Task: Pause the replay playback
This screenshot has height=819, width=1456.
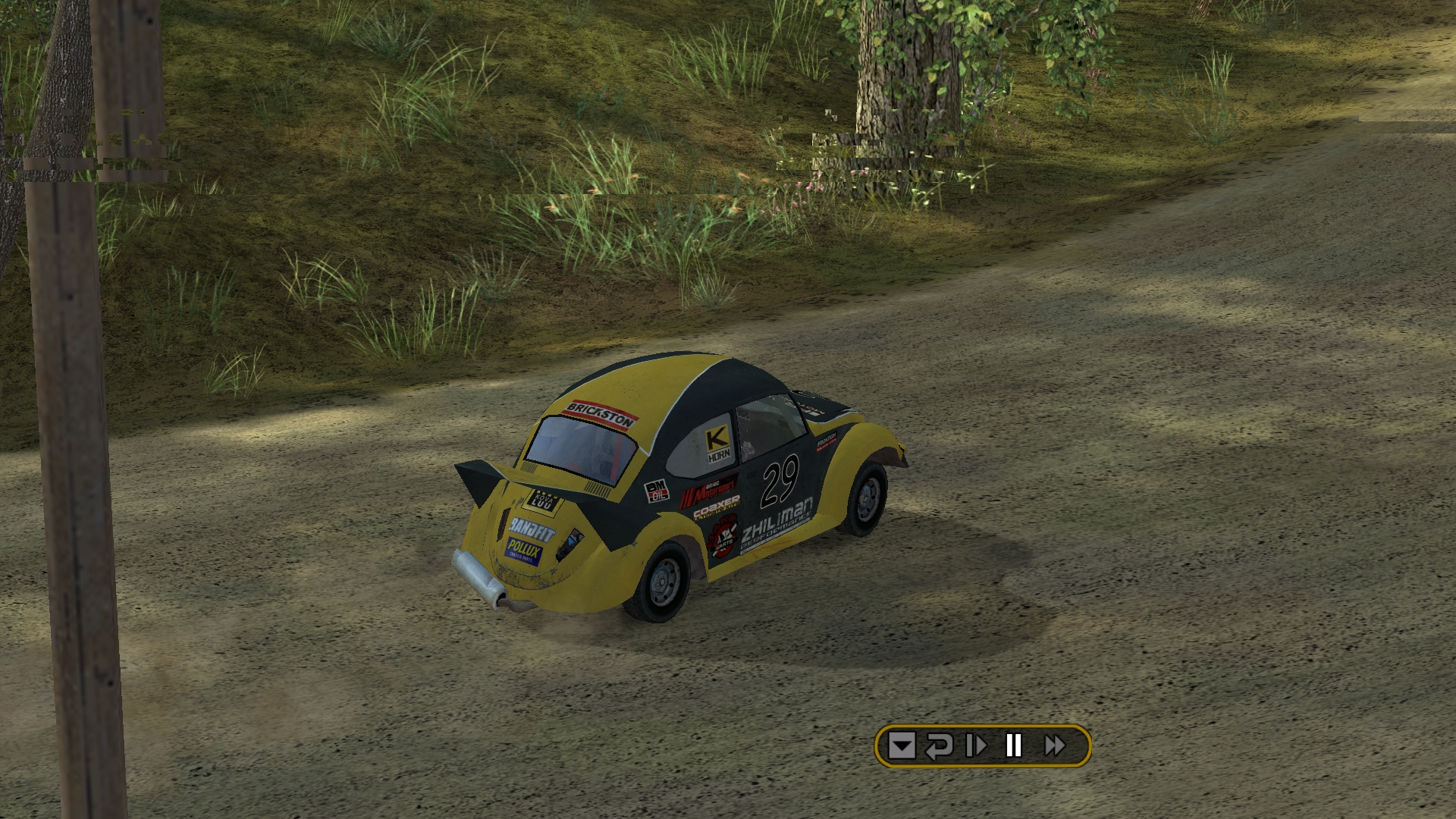Action: point(1013,746)
